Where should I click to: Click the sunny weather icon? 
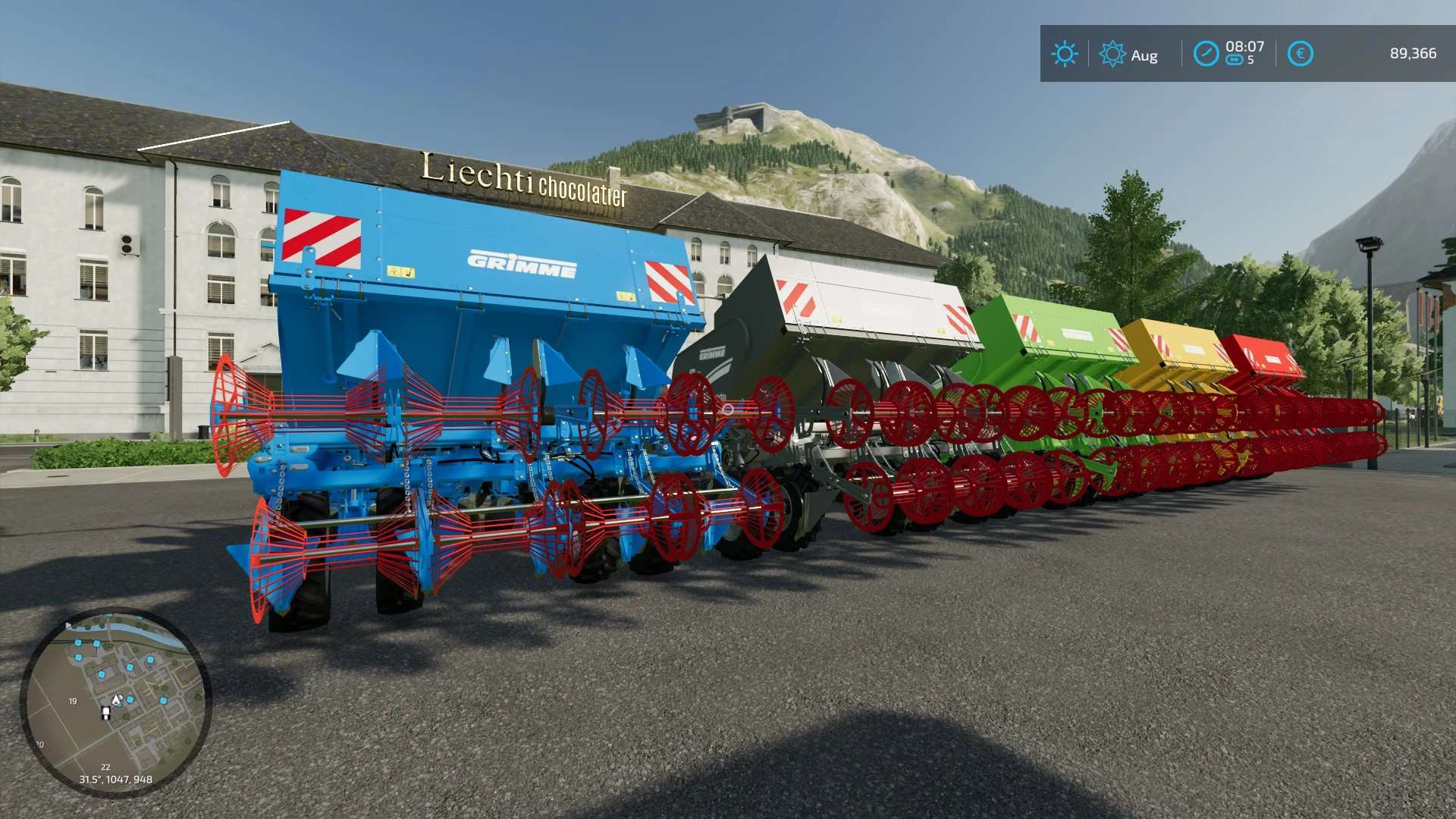pyautogui.click(x=1064, y=54)
